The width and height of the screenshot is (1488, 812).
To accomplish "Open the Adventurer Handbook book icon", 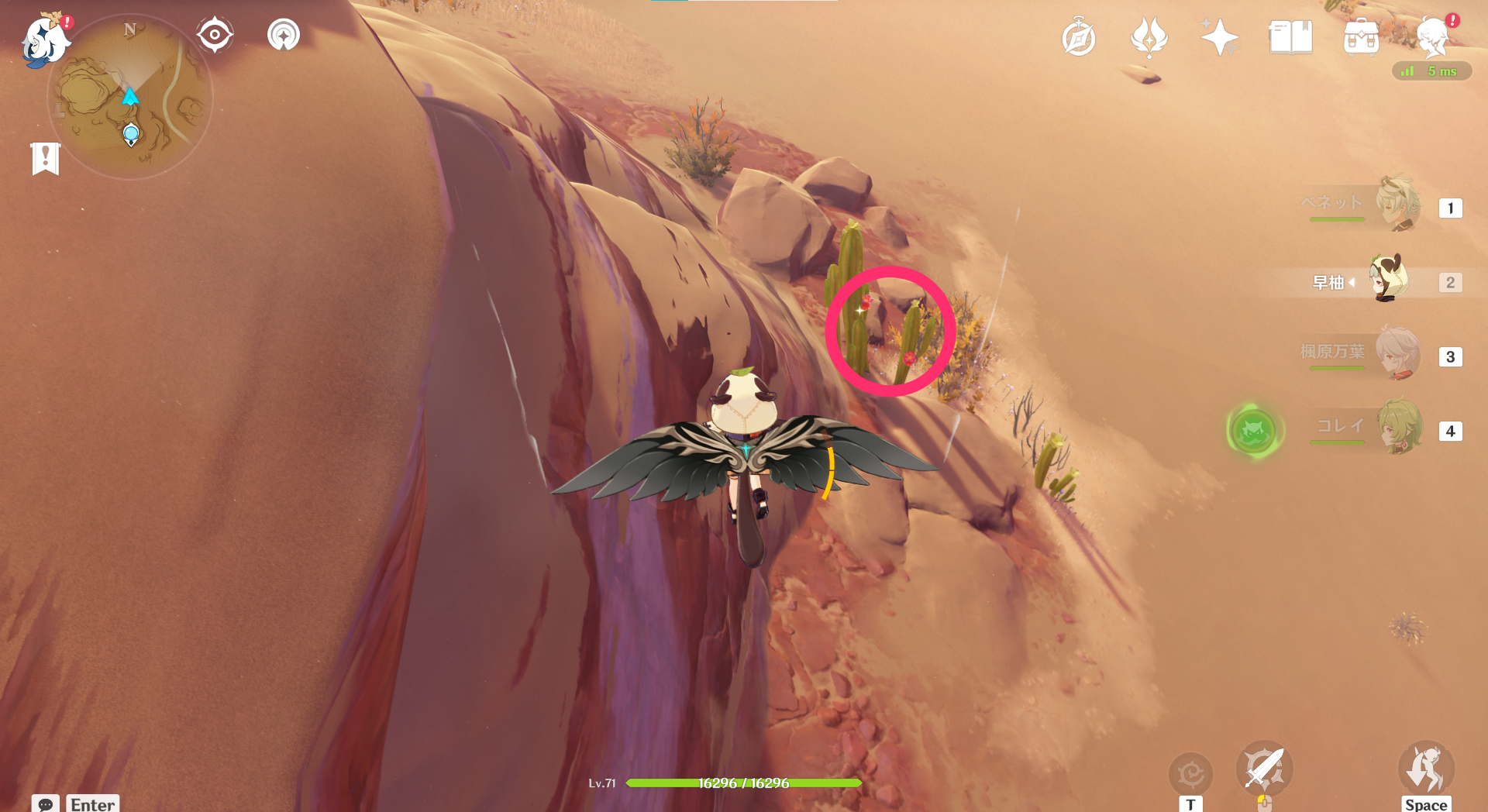I will pyautogui.click(x=1289, y=36).
